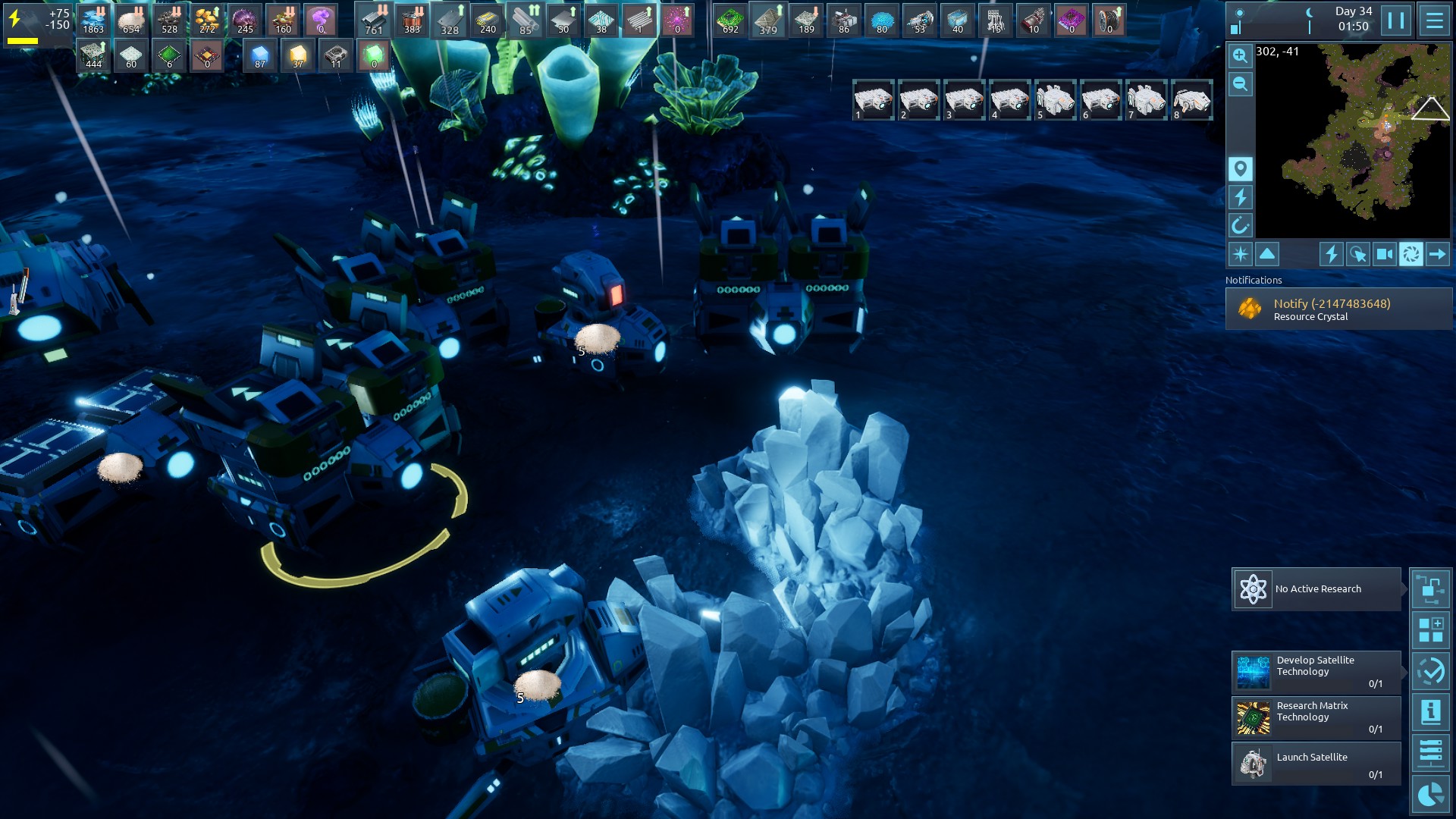Activate the video camera view button
This screenshot has width=1456, height=819.
point(1384,254)
